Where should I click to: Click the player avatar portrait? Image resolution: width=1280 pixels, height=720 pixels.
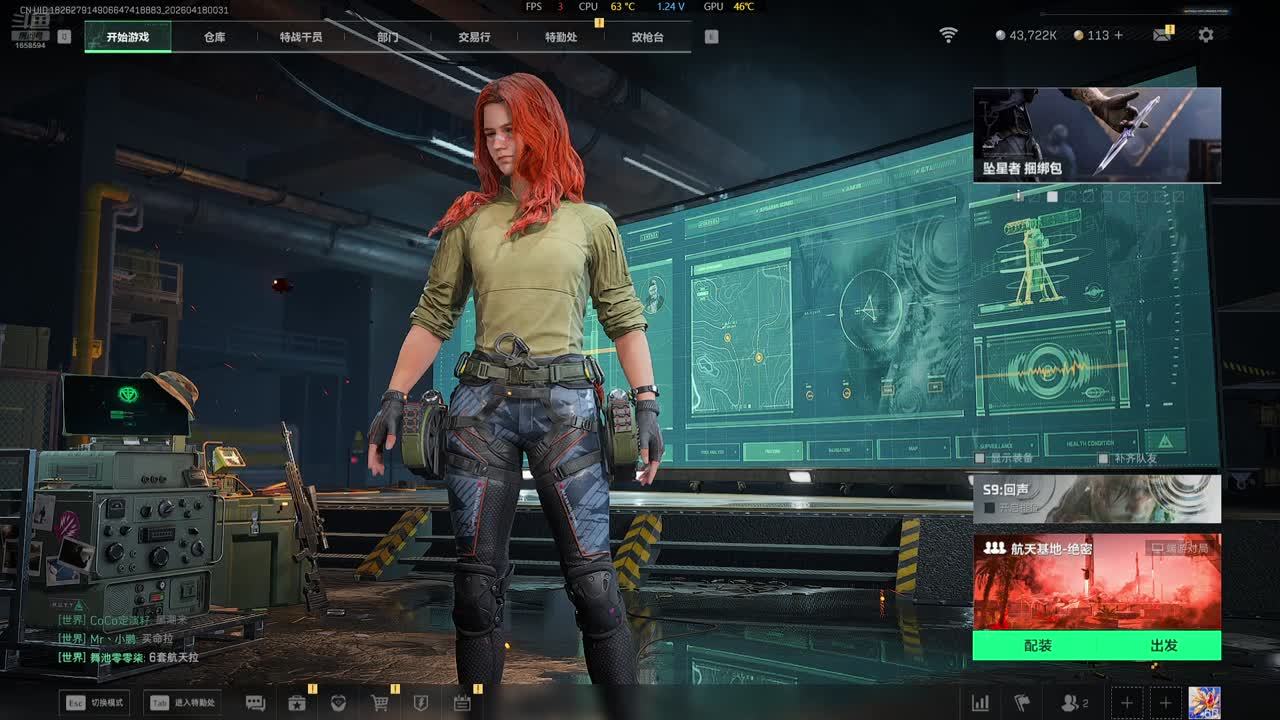pos(1204,703)
